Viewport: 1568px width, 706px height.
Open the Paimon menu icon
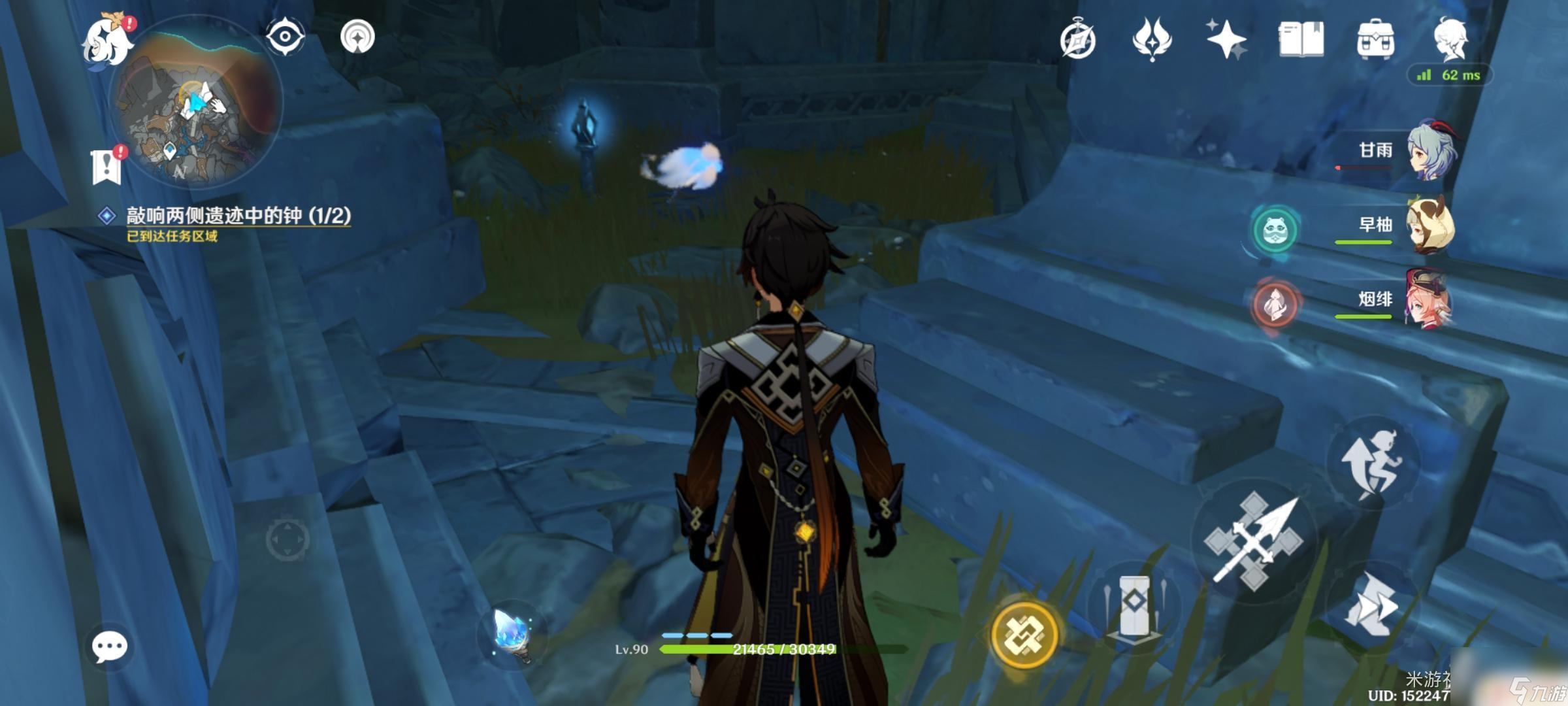(x=107, y=41)
